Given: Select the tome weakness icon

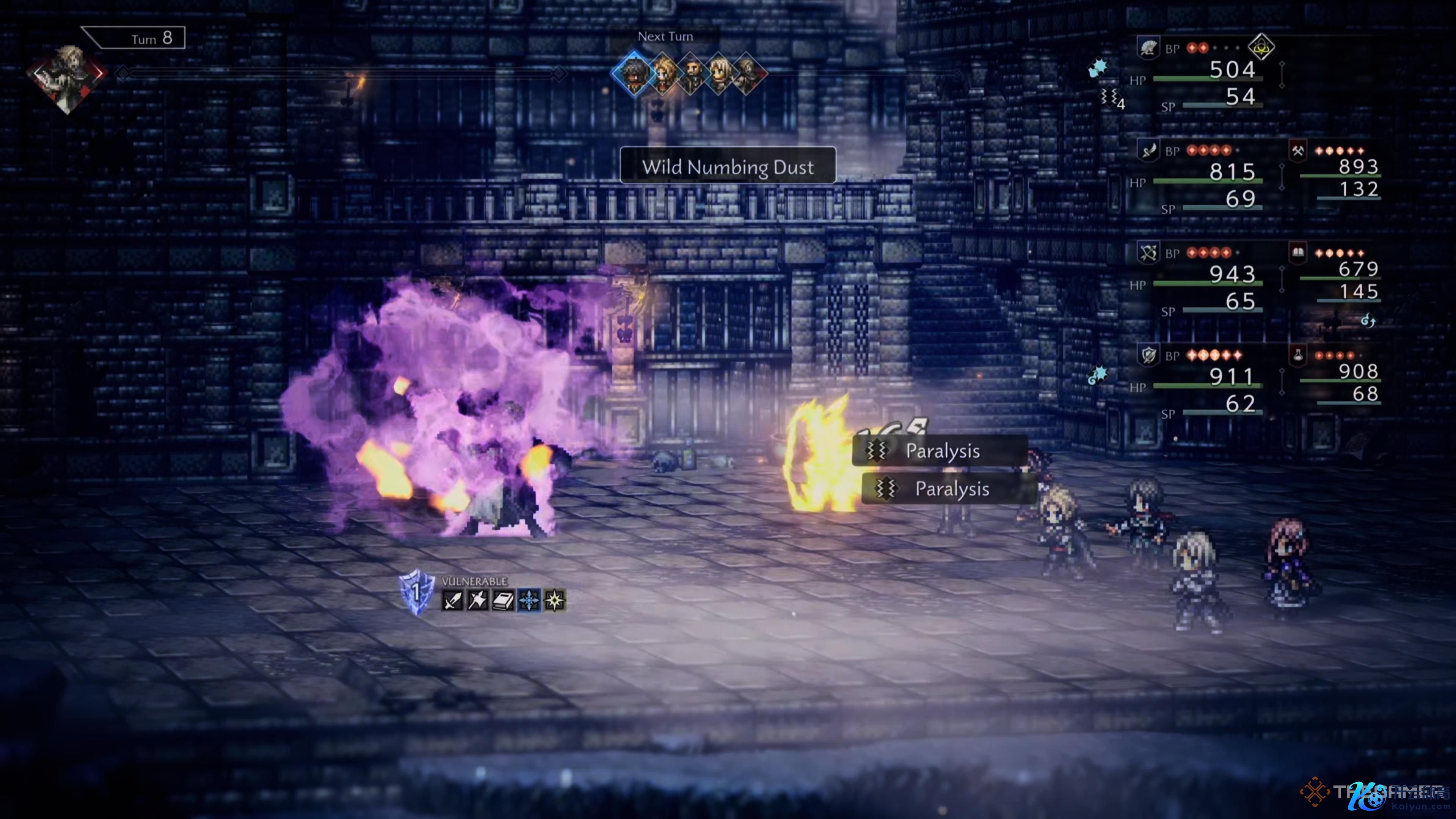Looking at the screenshot, I should point(502,600).
